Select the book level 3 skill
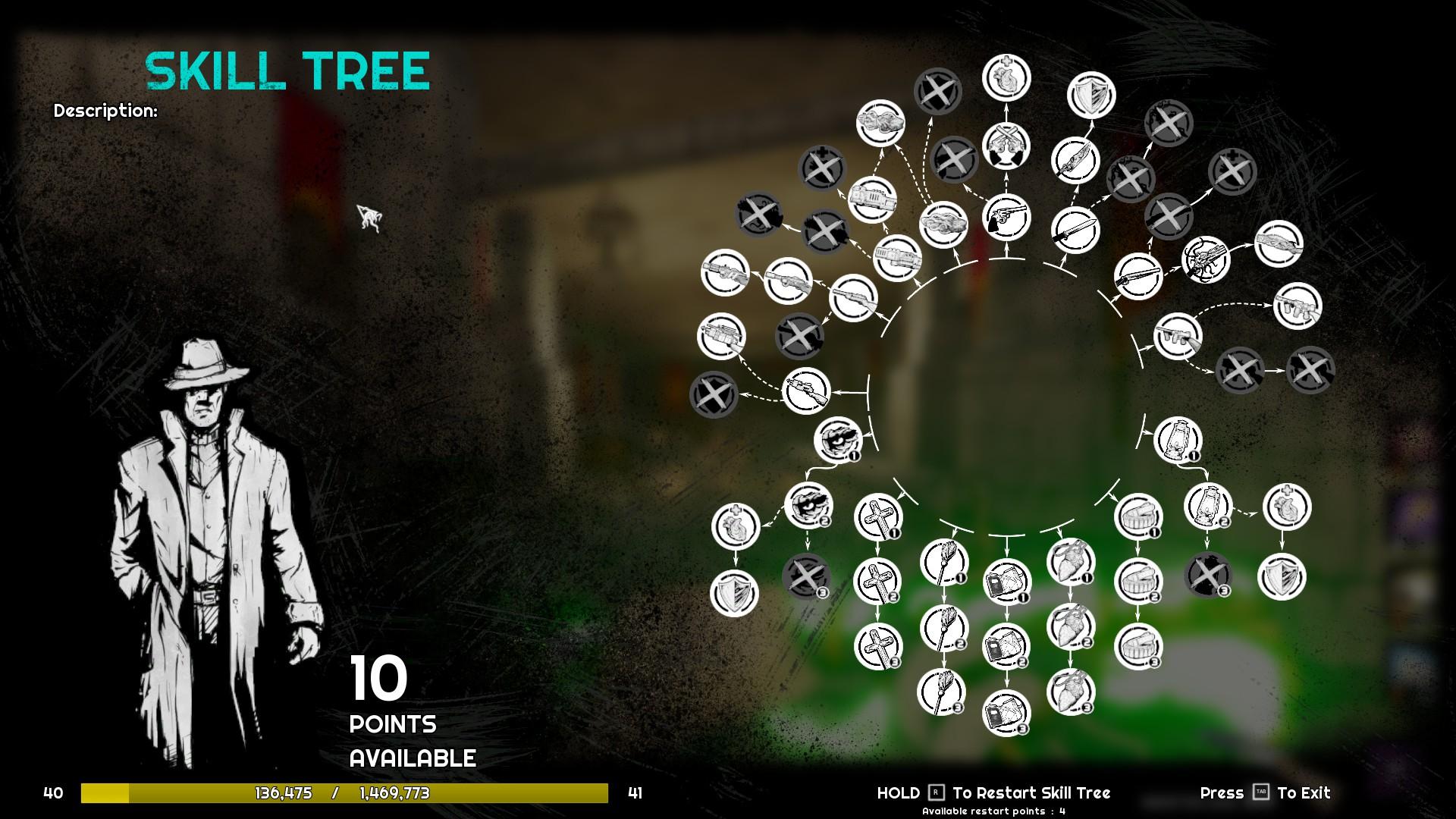Viewport: 1456px width, 819px height. (1006, 713)
